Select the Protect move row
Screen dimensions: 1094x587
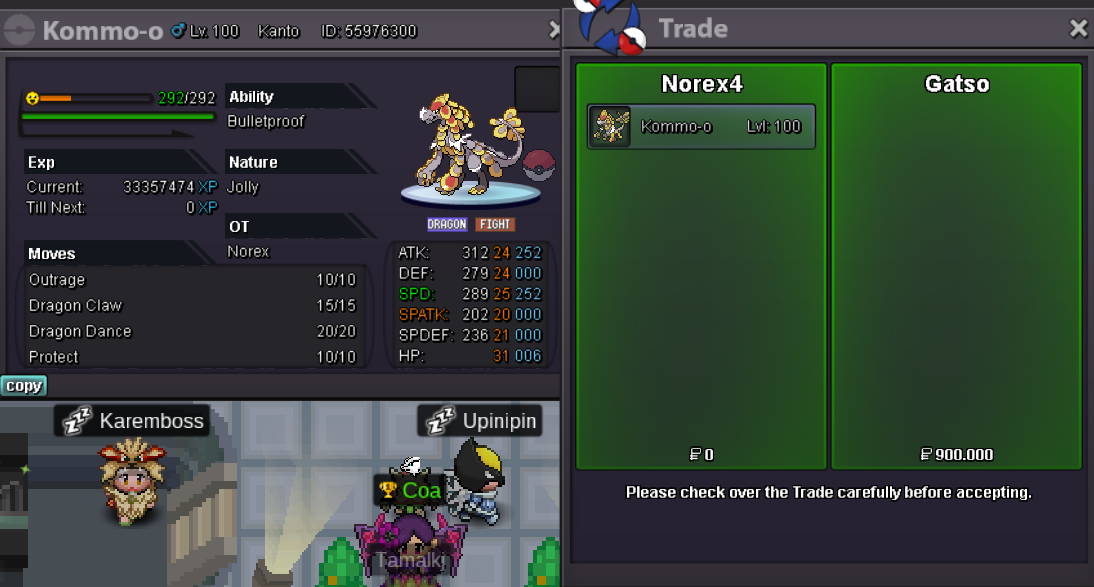pyautogui.click(x=191, y=357)
